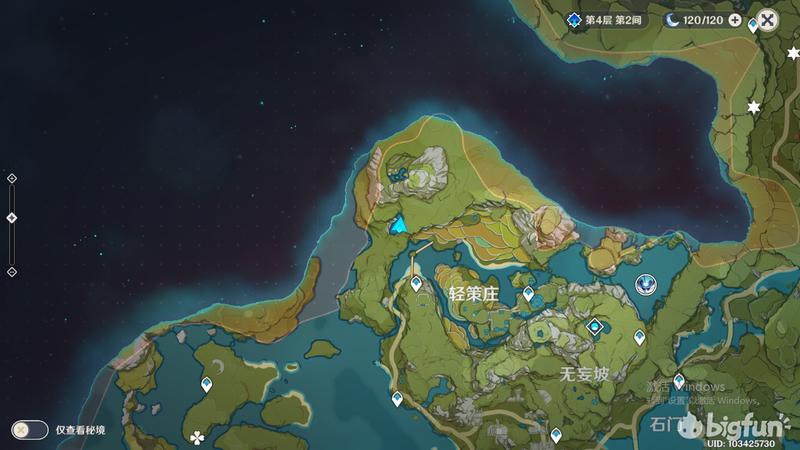Screen dimensions: 800x450
Task: Select the diamond domain marker above 无妄坡
Action: coord(597,326)
